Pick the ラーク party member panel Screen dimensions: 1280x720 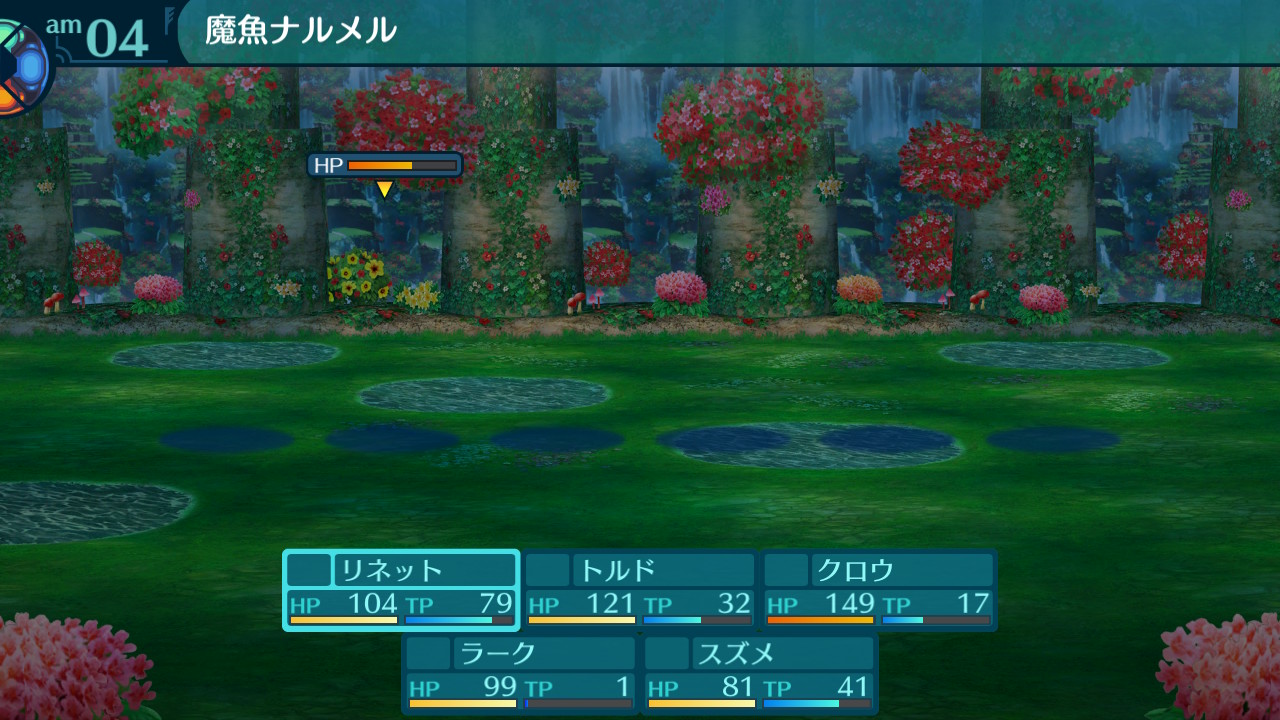520,673
